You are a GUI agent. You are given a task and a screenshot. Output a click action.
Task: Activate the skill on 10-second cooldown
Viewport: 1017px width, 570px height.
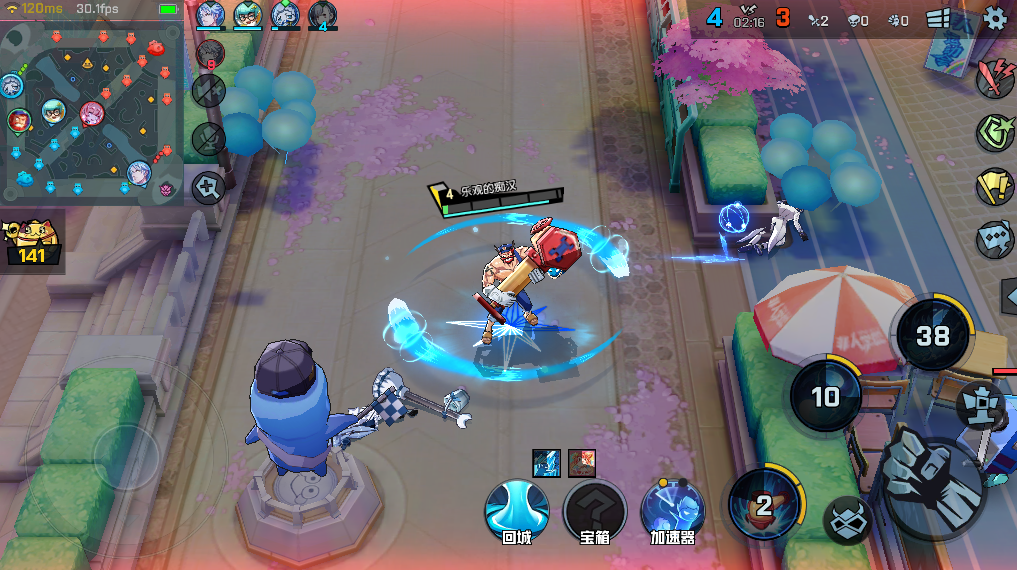(x=825, y=396)
